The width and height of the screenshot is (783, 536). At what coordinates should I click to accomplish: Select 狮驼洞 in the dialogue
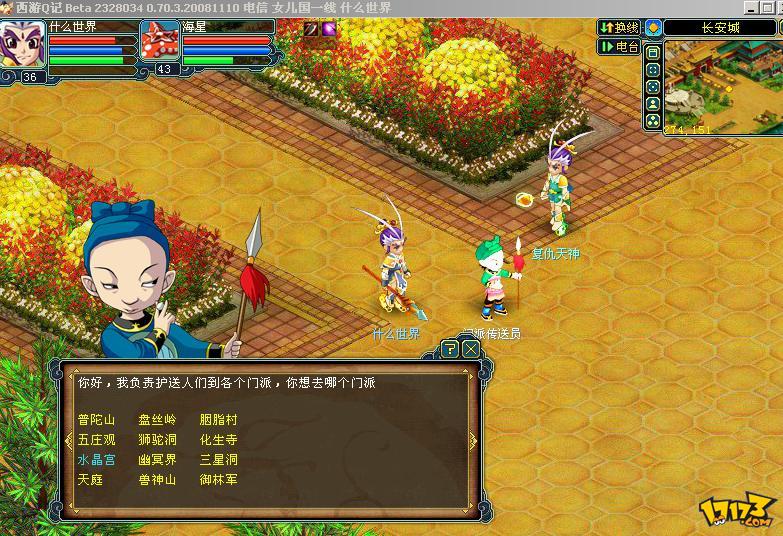point(157,440)
